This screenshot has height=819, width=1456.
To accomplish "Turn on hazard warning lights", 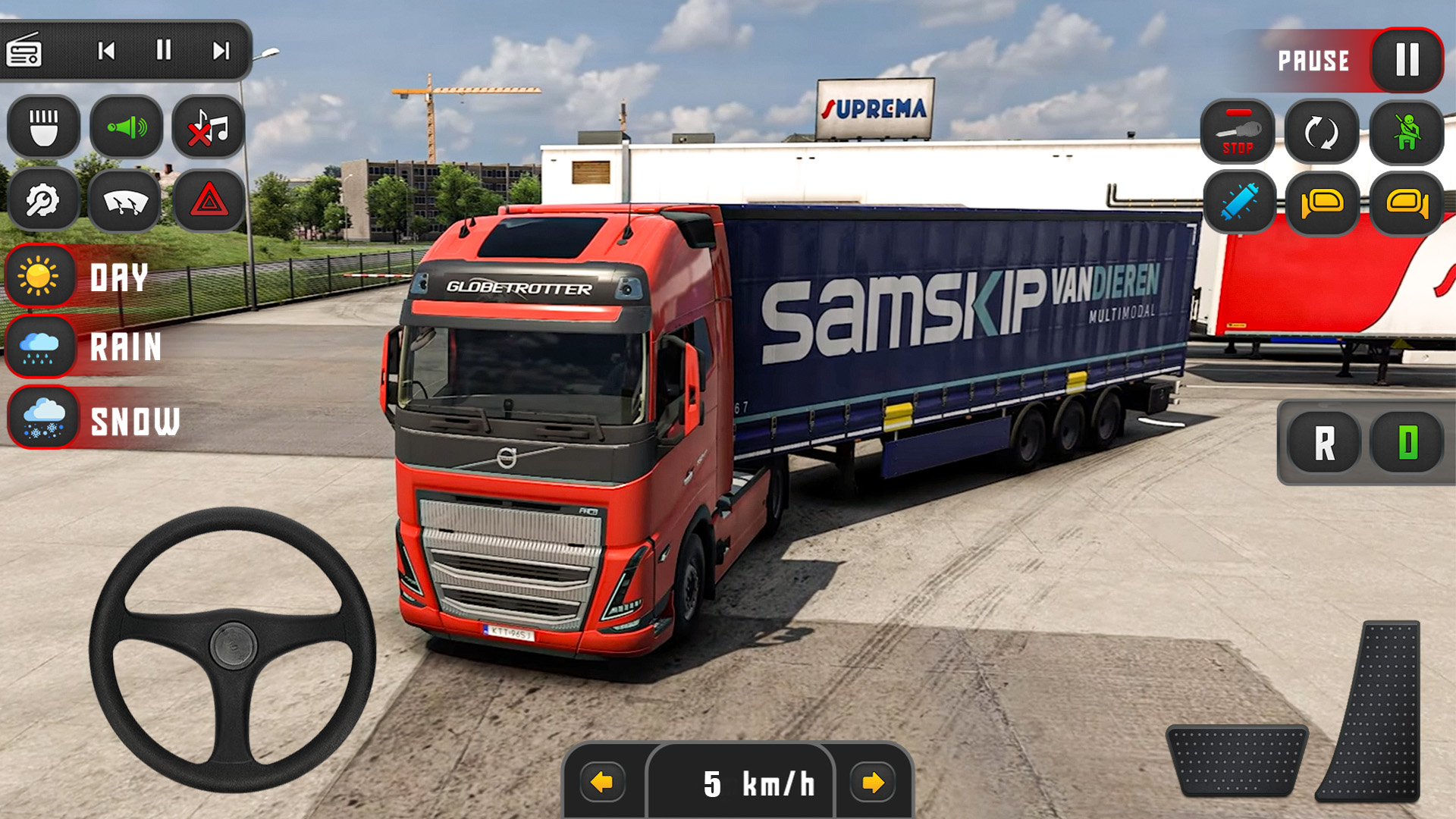I will click(210, 201).
